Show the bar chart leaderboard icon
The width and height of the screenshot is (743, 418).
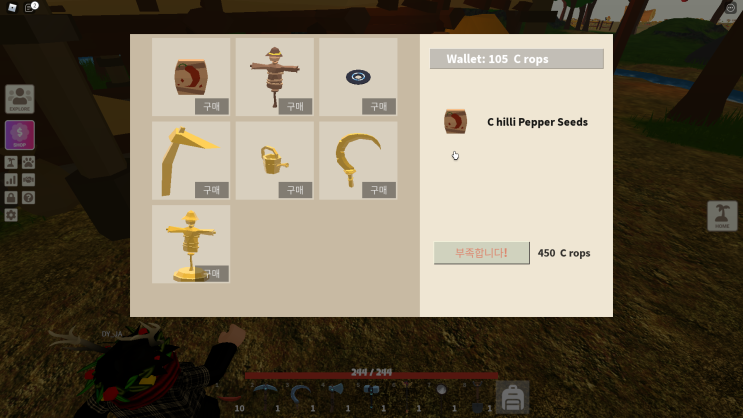11,180
